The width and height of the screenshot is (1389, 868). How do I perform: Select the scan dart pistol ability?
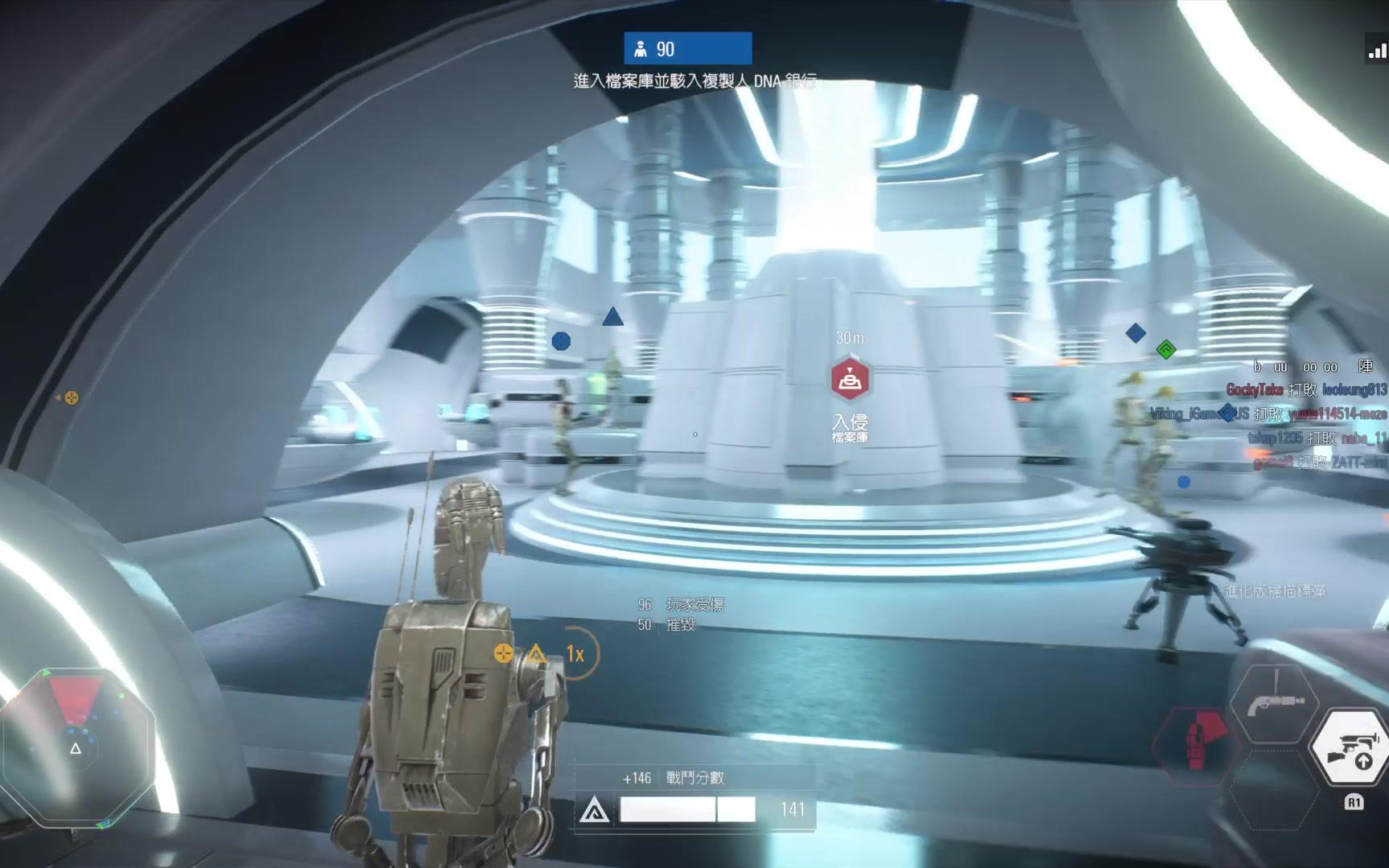1275,703
